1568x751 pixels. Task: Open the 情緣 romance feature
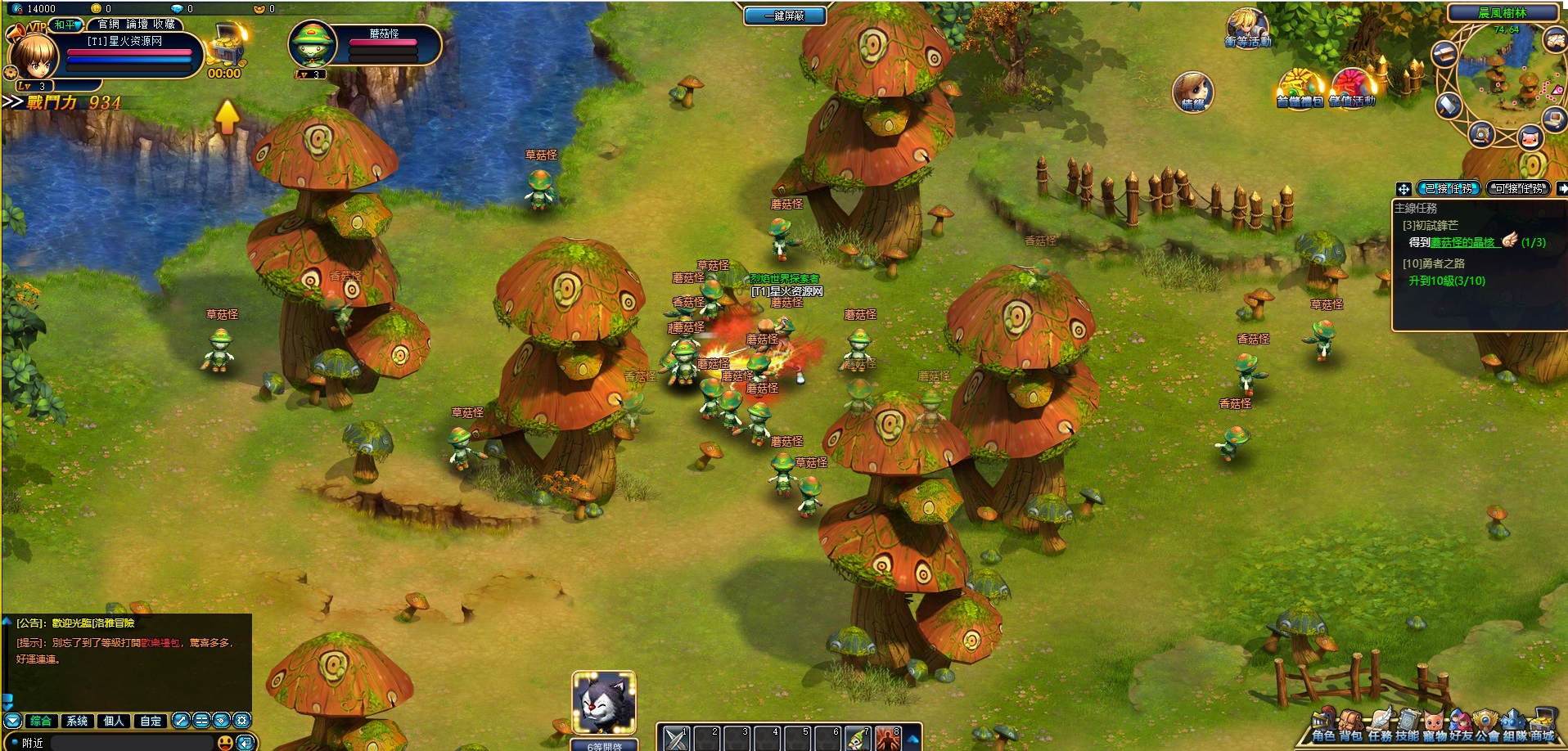[1192, 92]
